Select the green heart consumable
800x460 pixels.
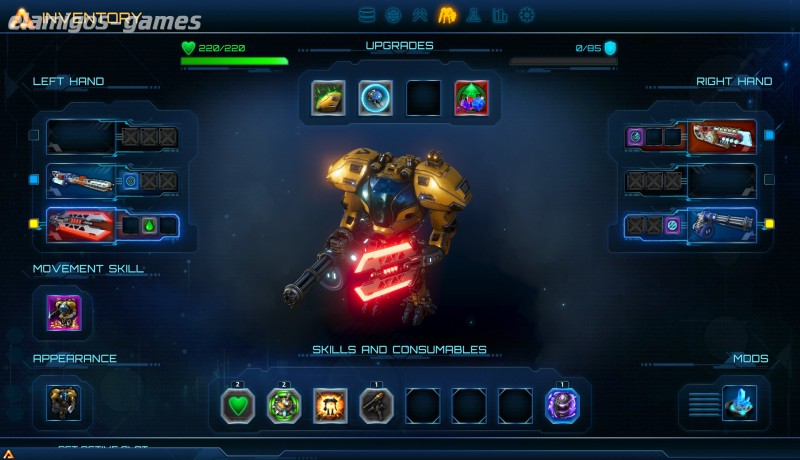point(238,406)
